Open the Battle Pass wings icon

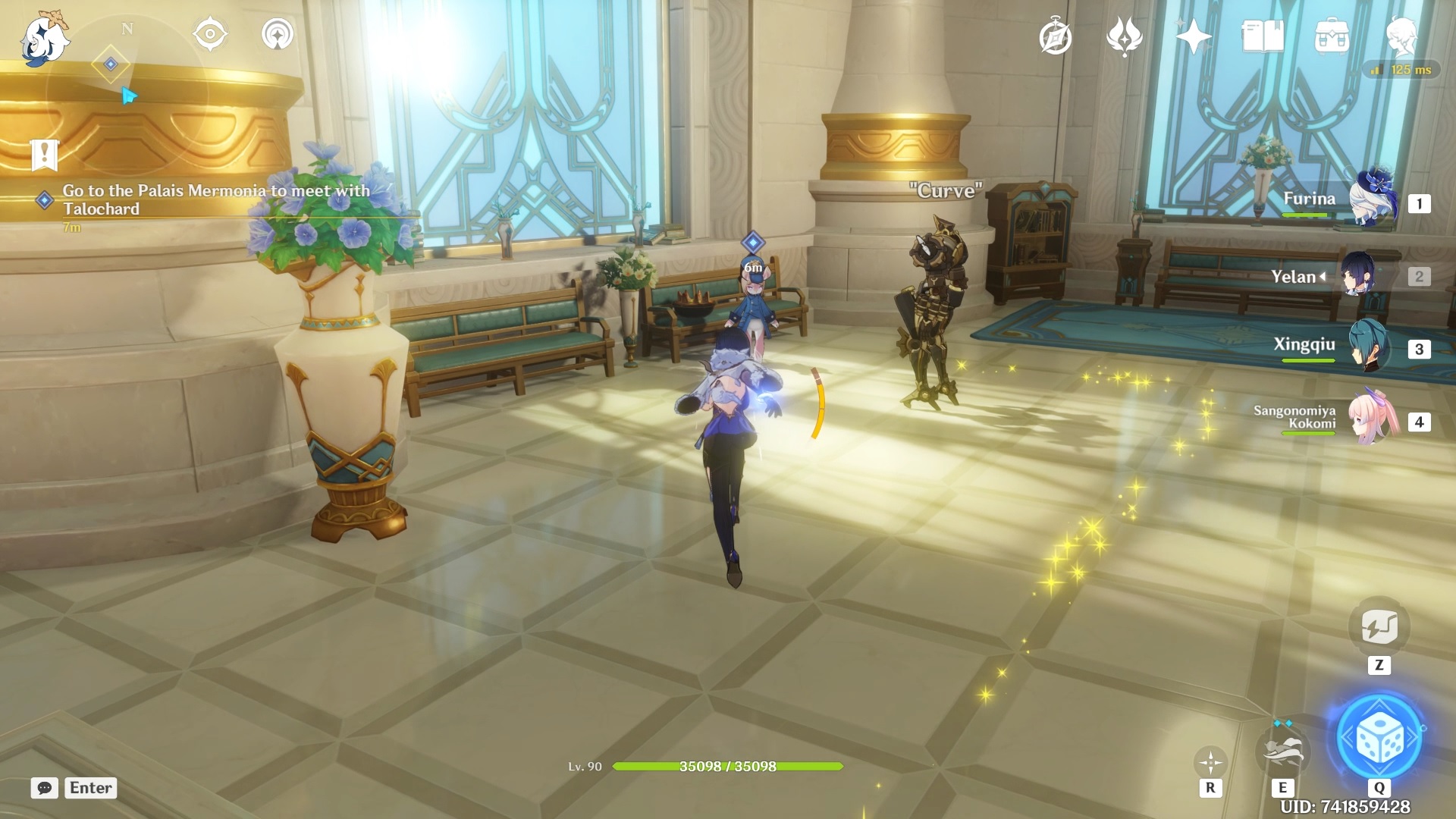1126,33
